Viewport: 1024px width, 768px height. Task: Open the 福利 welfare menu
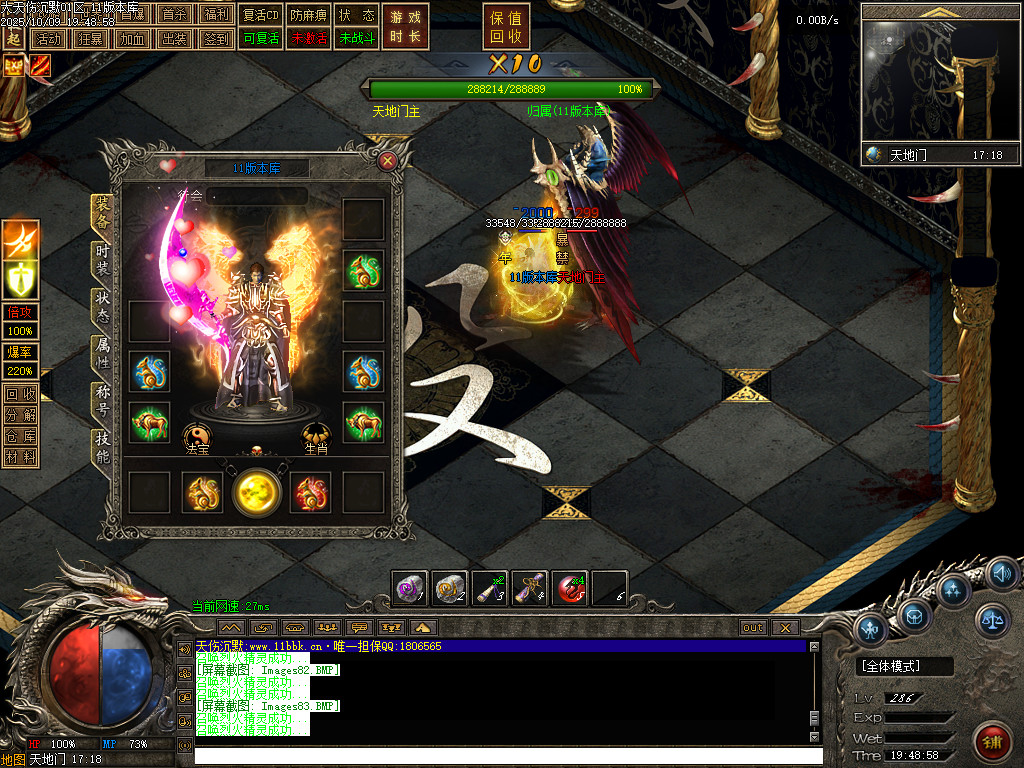click(x=215, y=15)
